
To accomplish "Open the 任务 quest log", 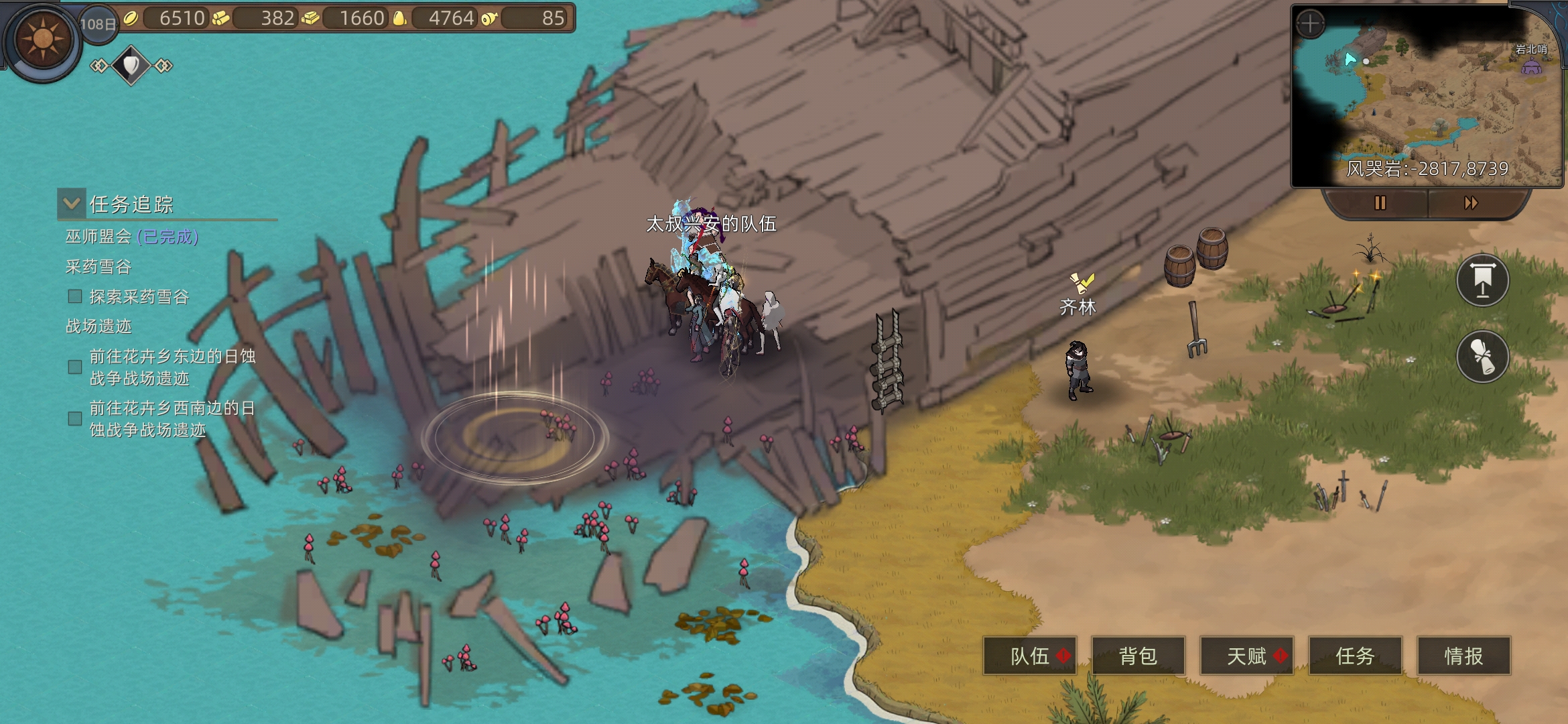I will pyautogui.click(x=1355, y=656).
